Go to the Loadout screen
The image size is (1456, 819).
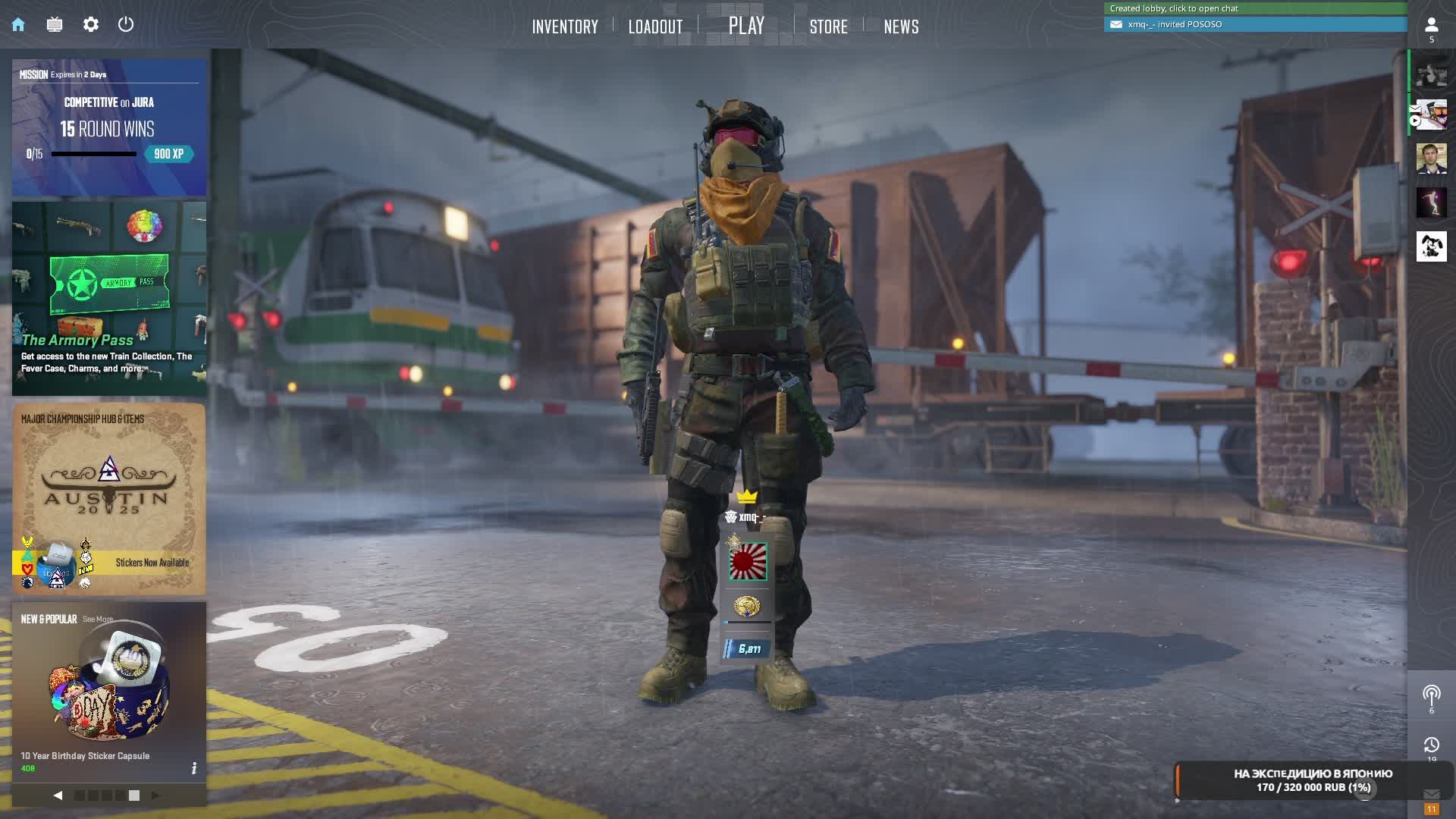tap(655, 27)
